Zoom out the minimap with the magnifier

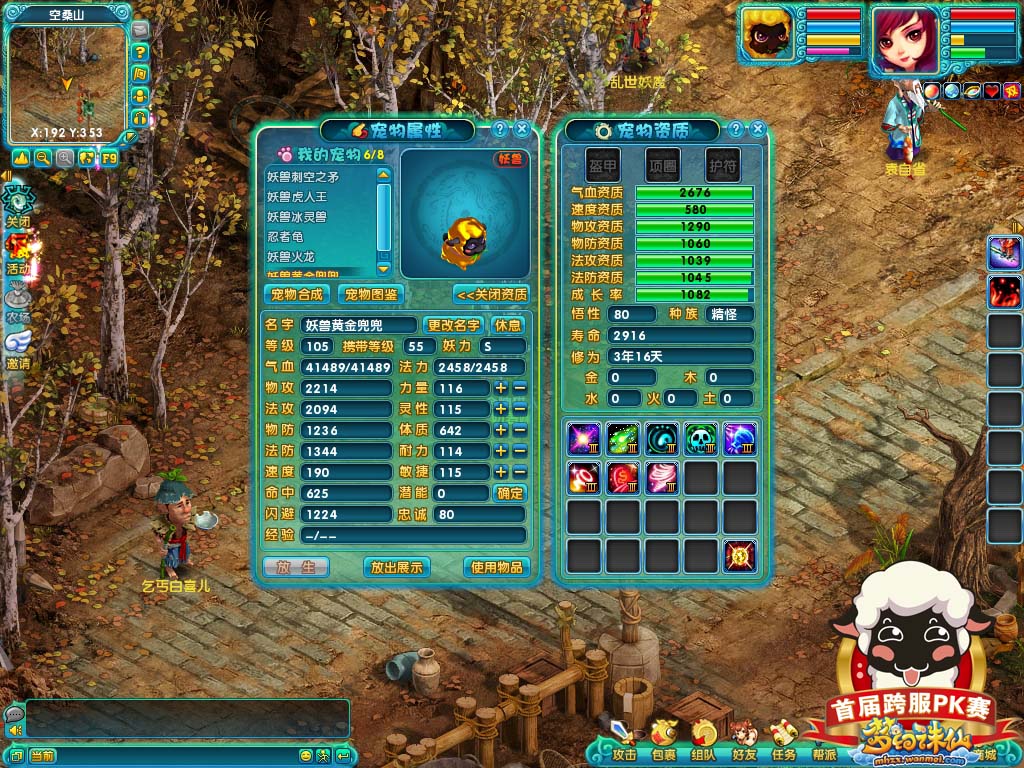[43, 157]
